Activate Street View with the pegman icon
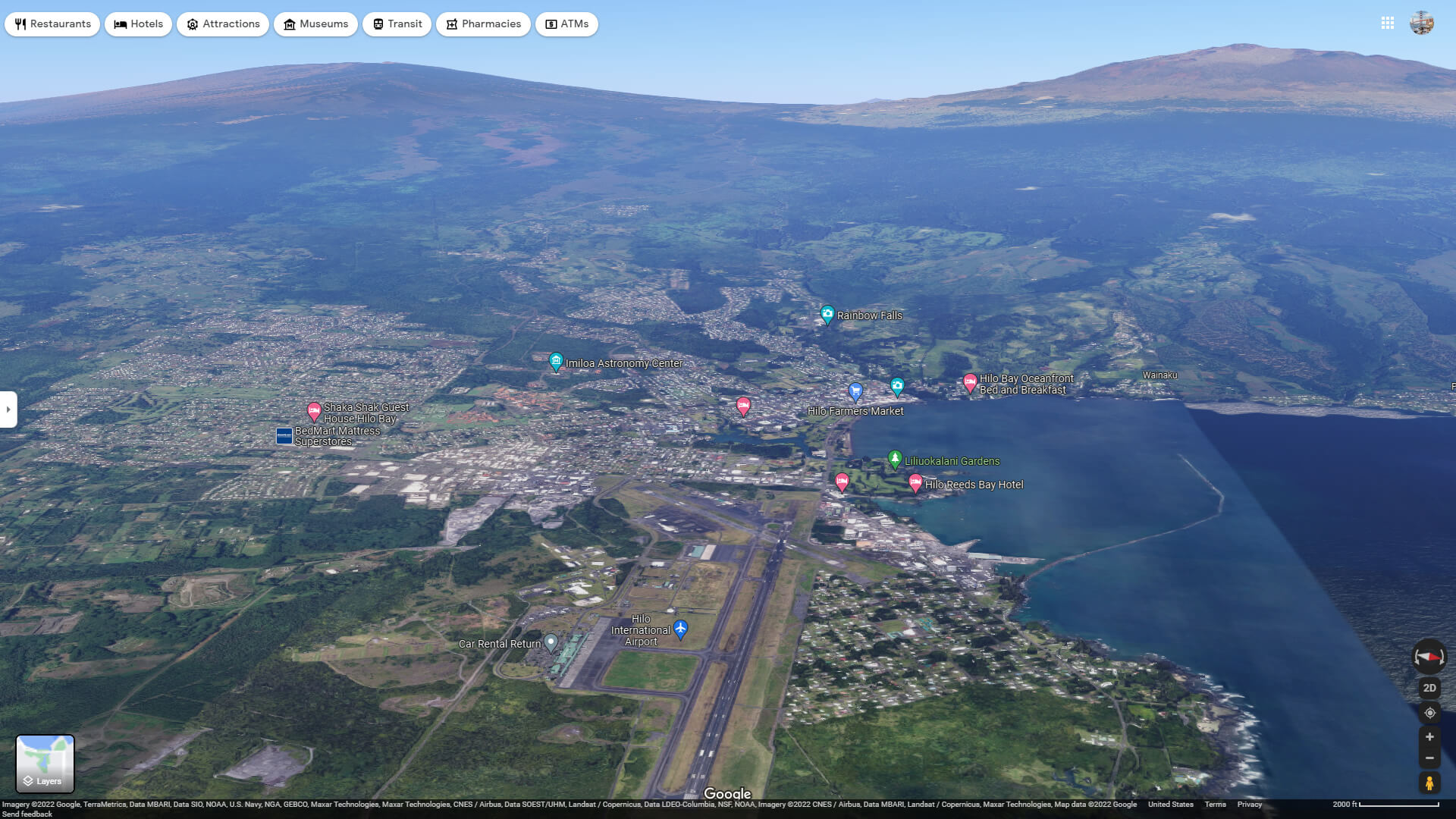The image size is (1456, 819). click(1429, 783)
